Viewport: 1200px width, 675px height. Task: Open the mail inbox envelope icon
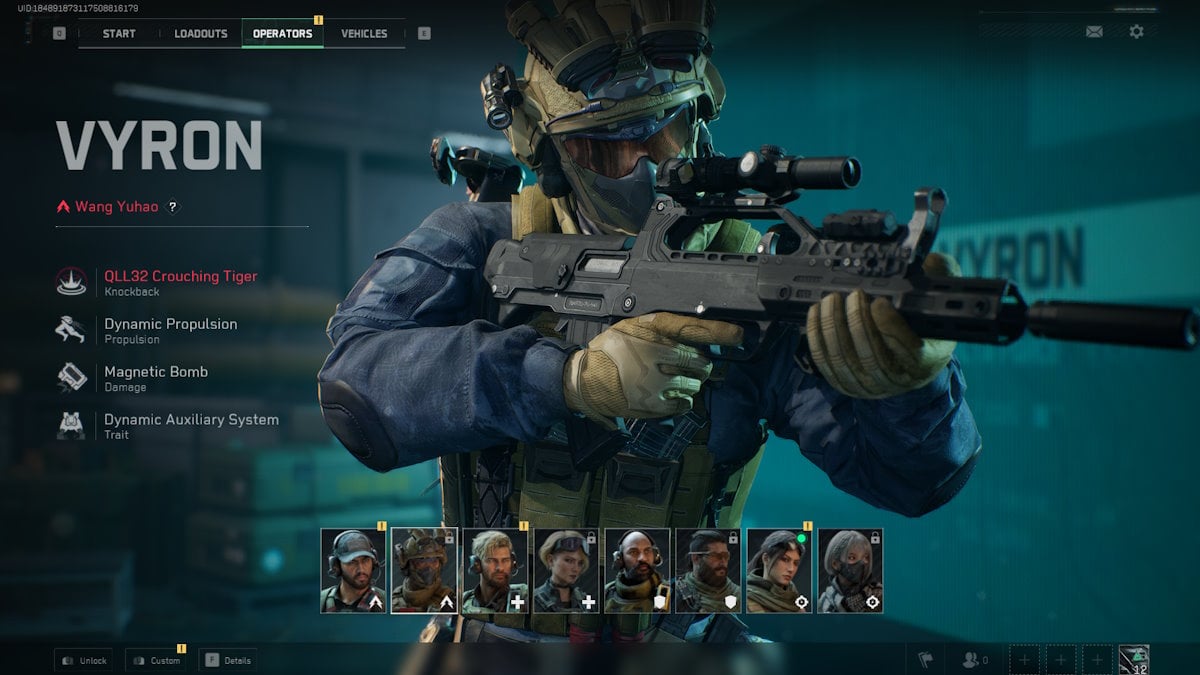pos(1094,32)
